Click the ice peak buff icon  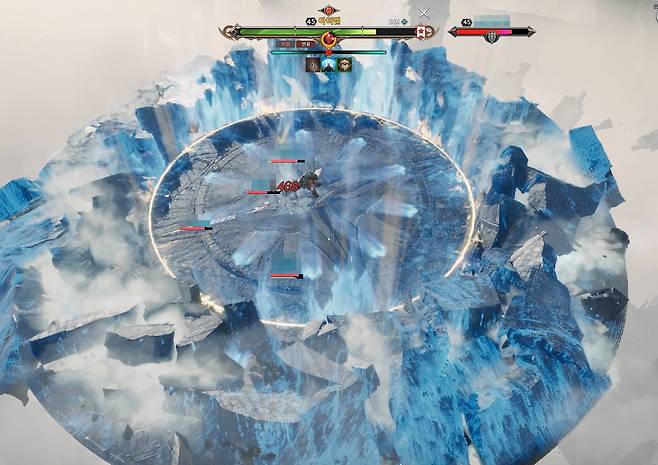pos(329,64)
